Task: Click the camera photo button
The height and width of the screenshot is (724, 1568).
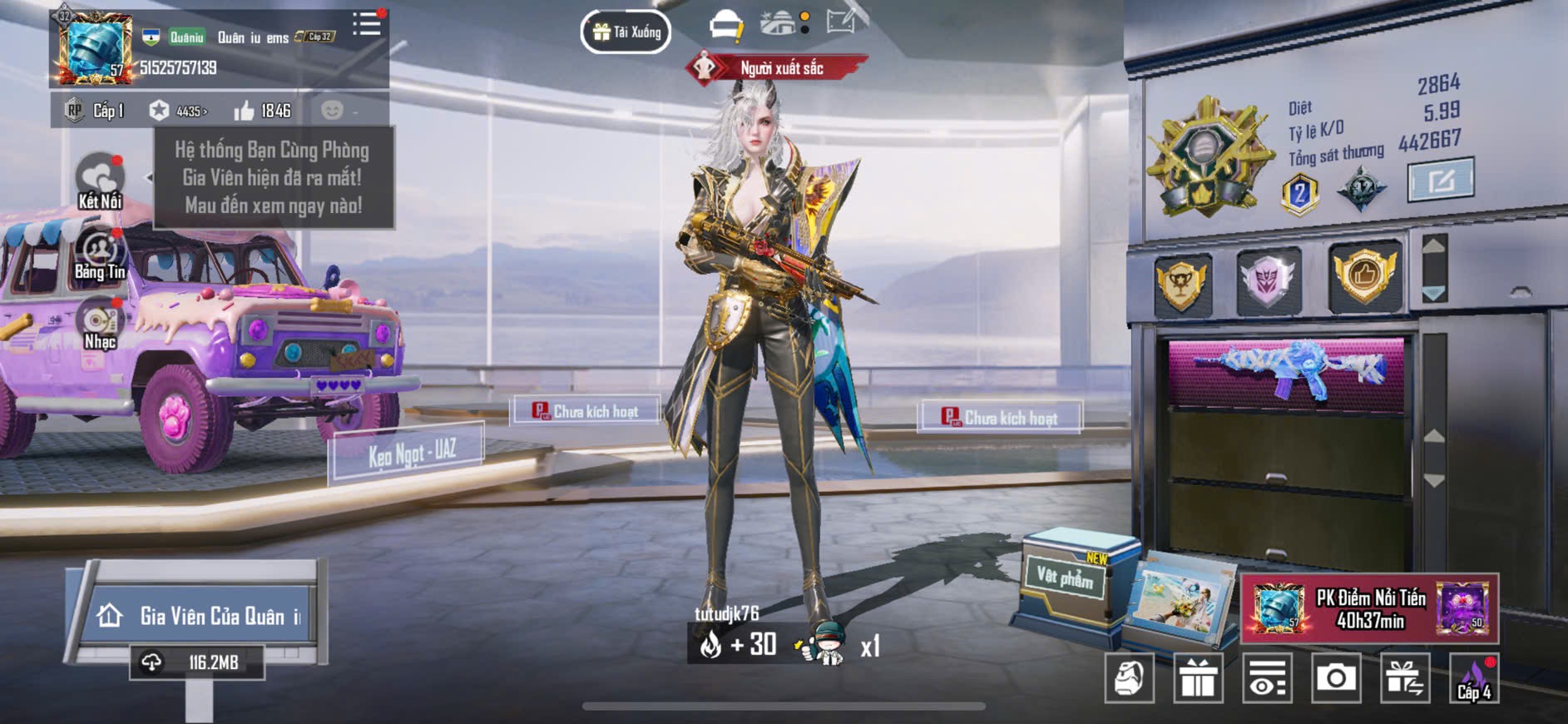Action: click(x=1336, y=678)
